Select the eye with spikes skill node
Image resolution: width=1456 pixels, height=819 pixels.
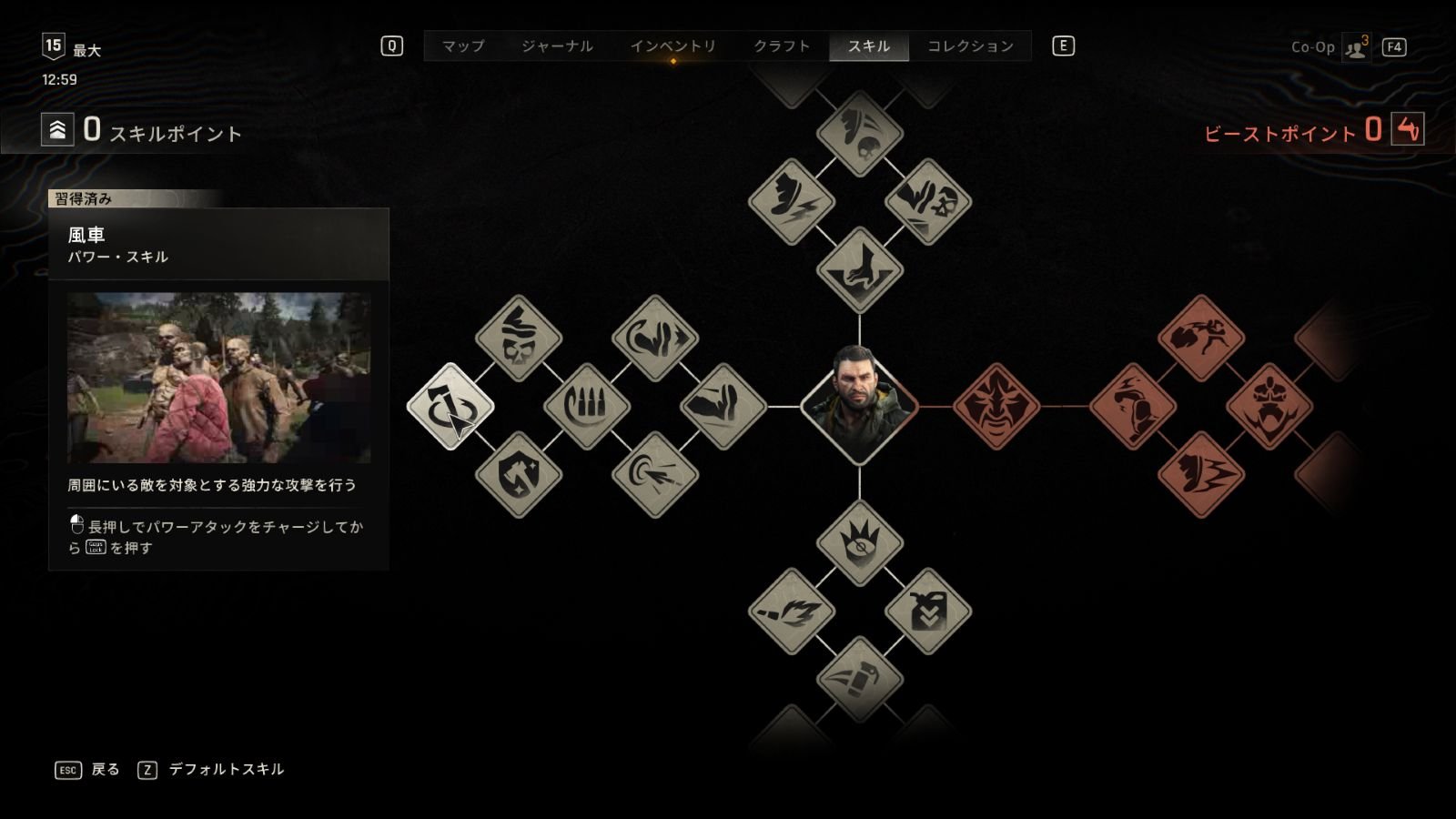coord(860,543)
